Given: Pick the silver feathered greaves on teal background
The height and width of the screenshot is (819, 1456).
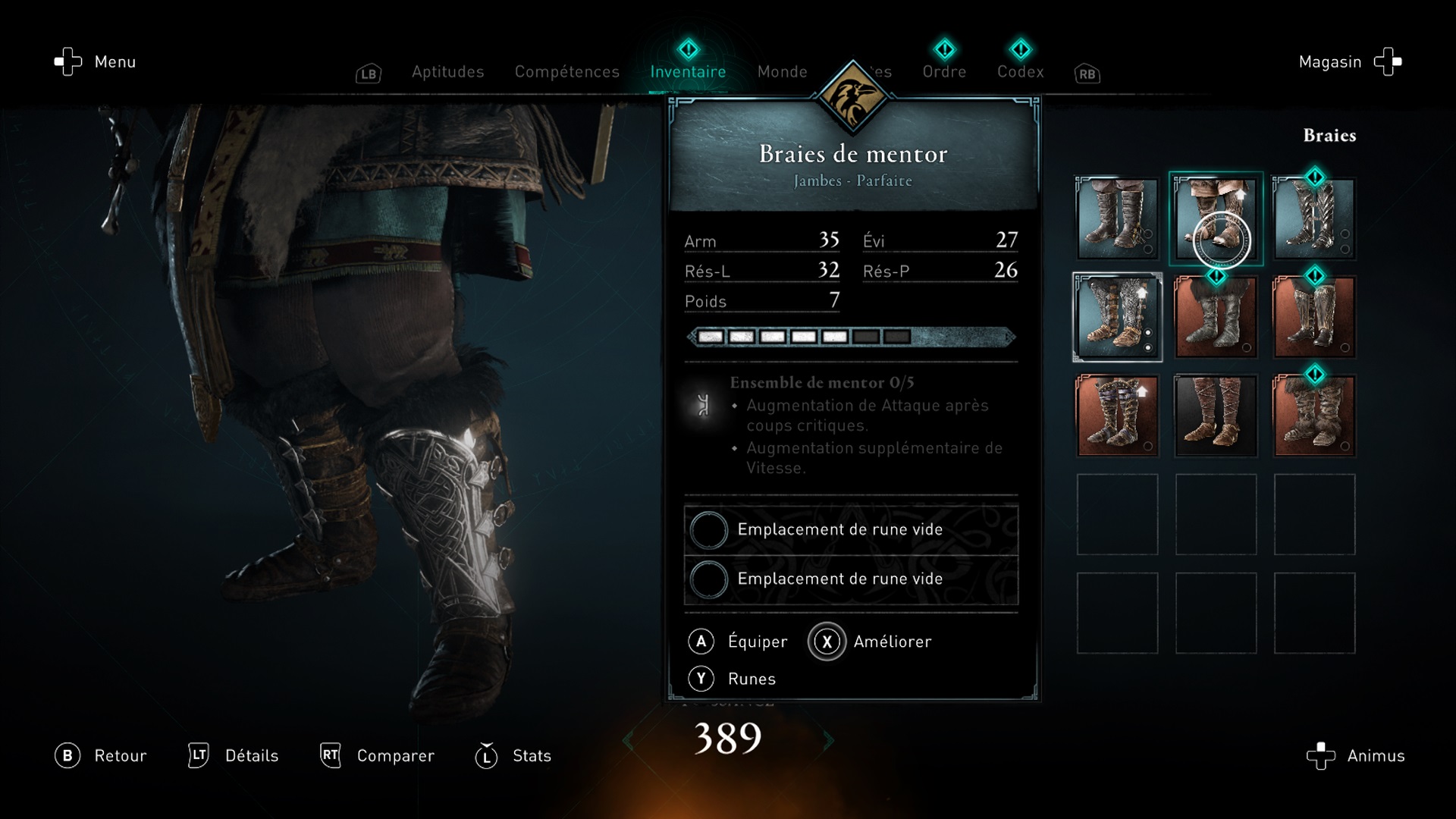Looking at the screenshot, I should click(x=1314, y=218).
